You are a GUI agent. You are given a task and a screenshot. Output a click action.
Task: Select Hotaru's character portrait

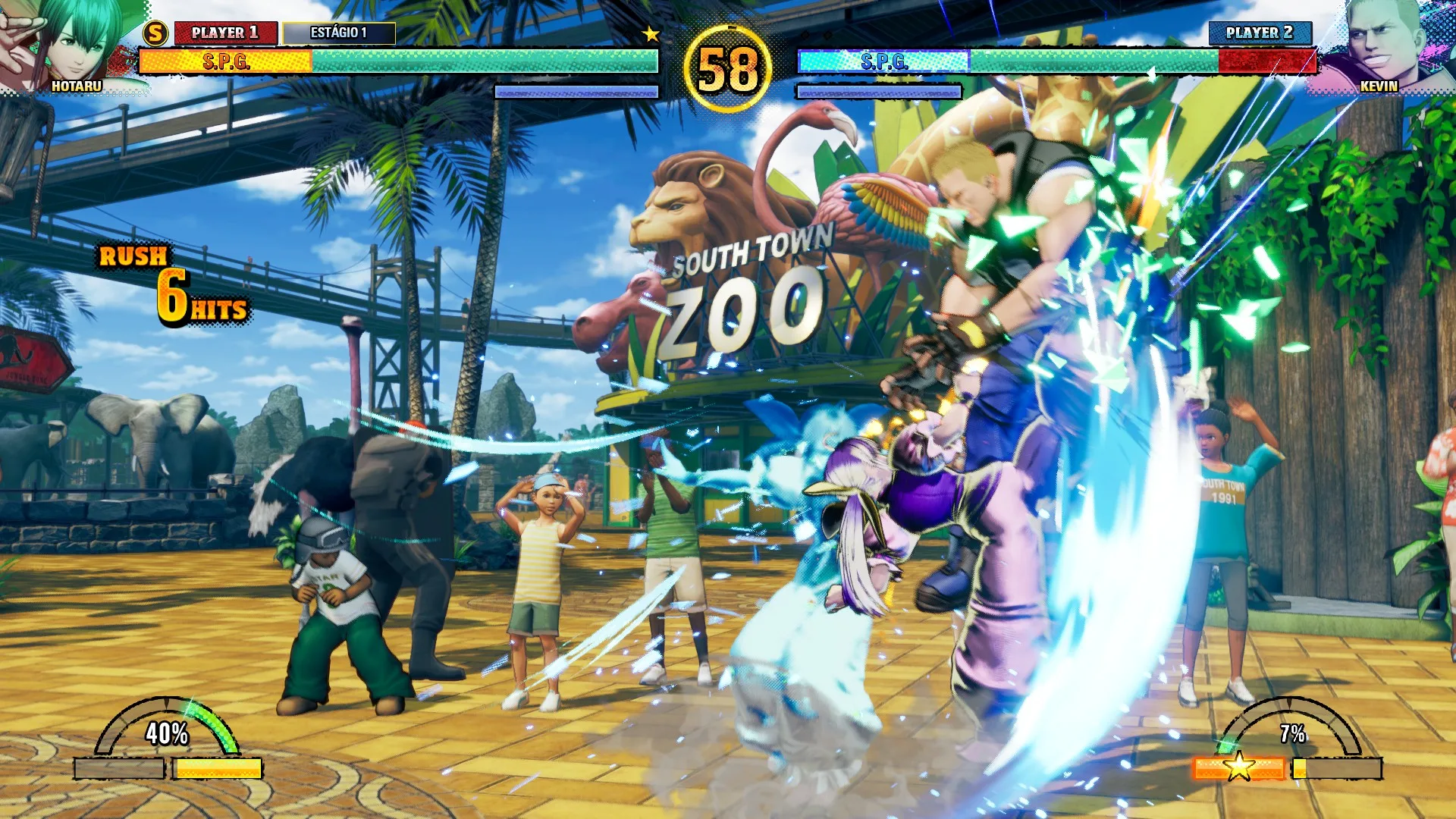coord(72,44)
